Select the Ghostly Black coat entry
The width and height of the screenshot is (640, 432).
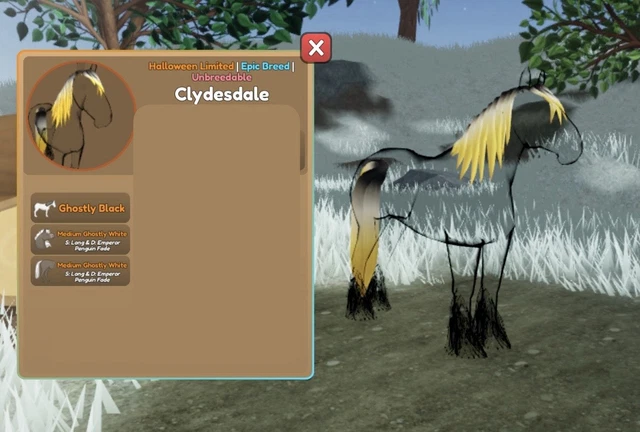[80, 208]
